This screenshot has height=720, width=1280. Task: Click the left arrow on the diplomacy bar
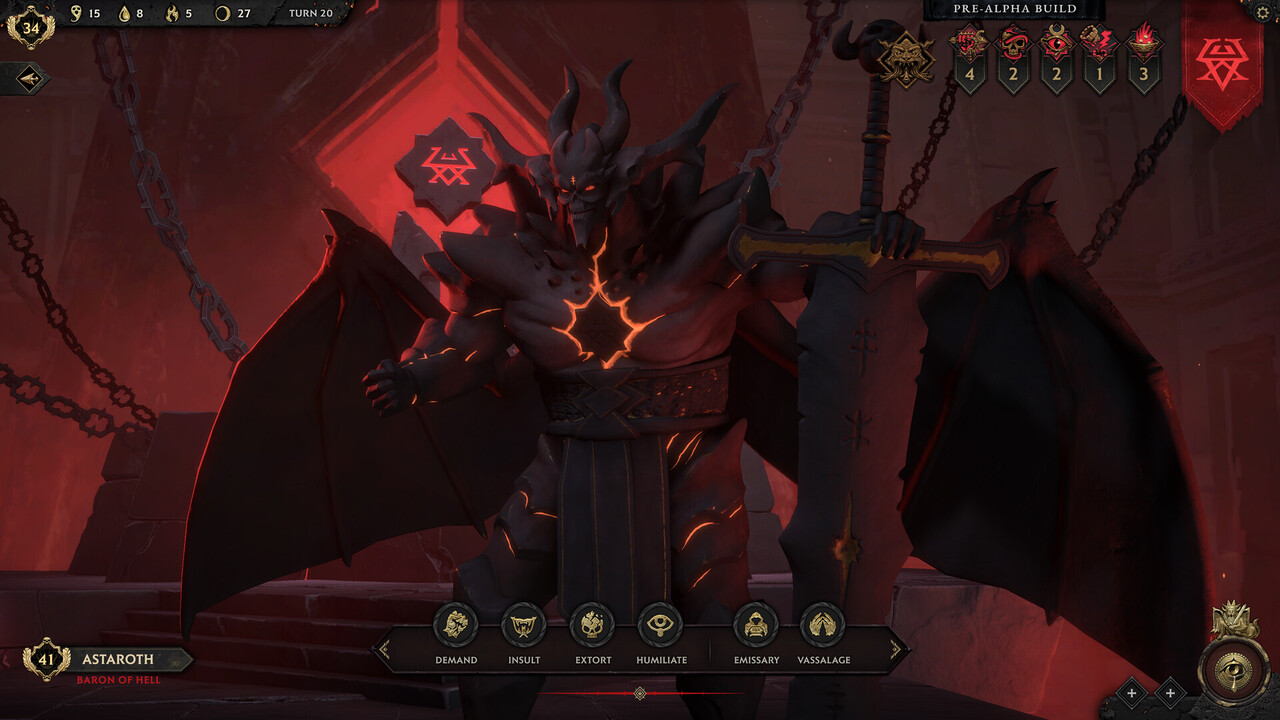[x=381, y=650]
